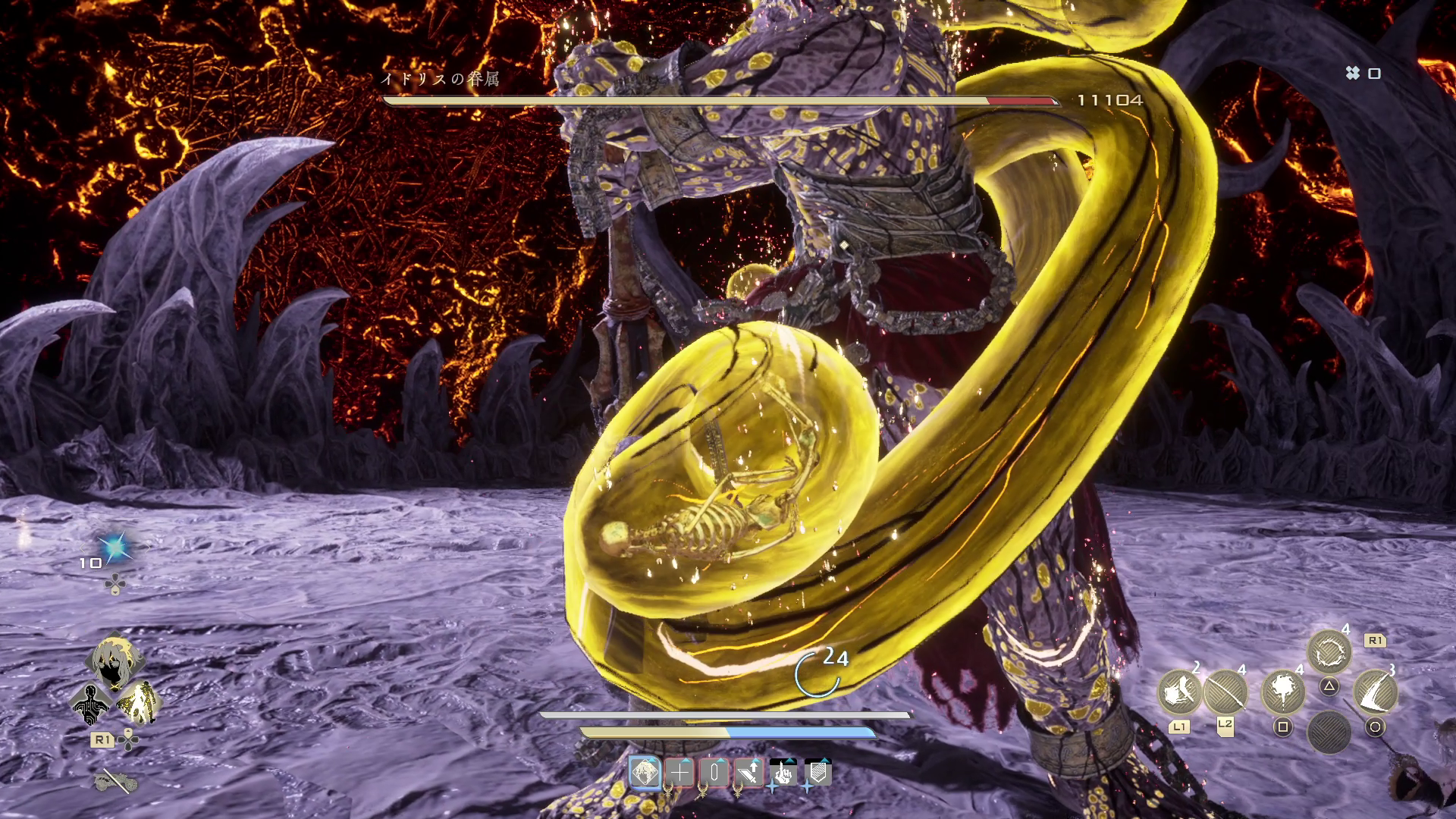Select the blue star consumable item
The height and width of the screenshot is (819, 1456).
point(115,547)
